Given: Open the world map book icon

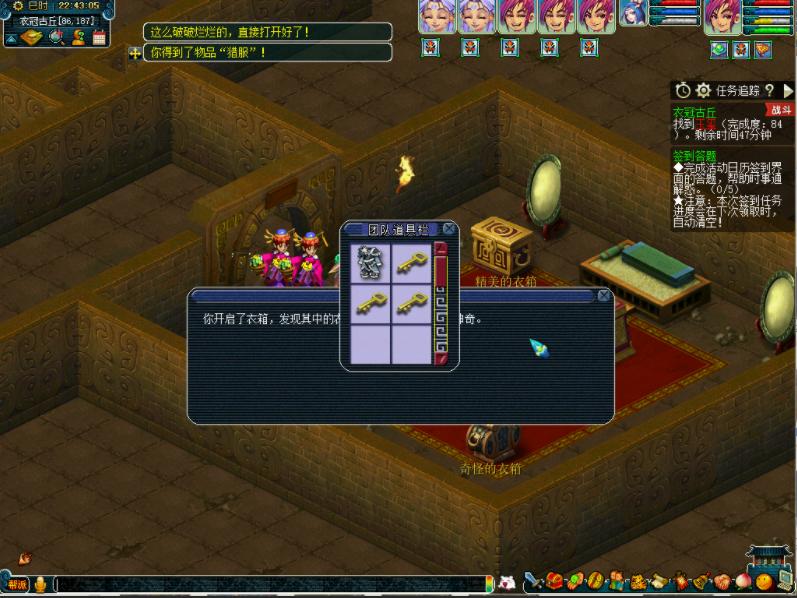Looking at the screenshot, I should pyautogui.click(x=32, y=37).
